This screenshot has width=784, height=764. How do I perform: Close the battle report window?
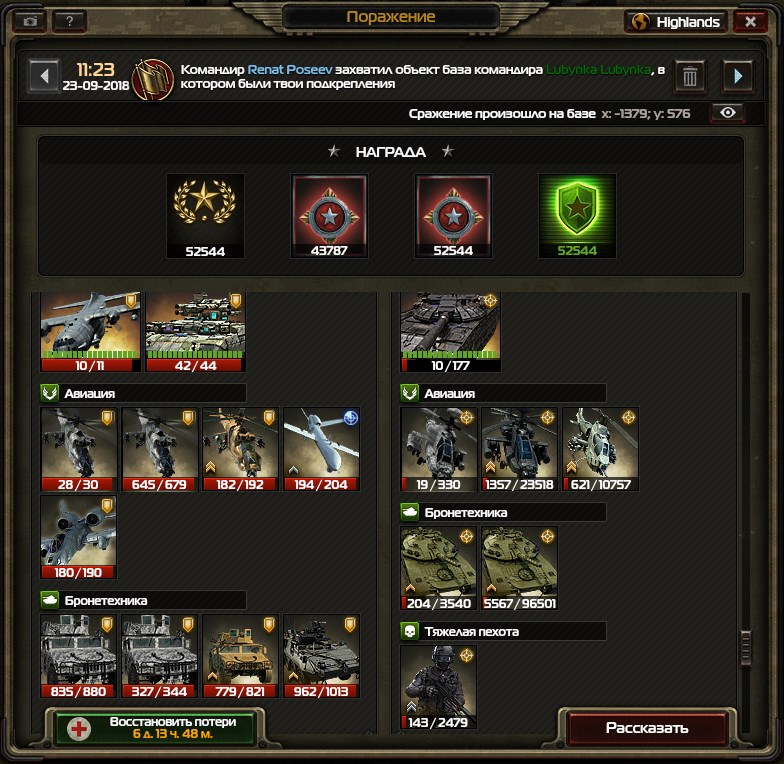pos(750,21)
